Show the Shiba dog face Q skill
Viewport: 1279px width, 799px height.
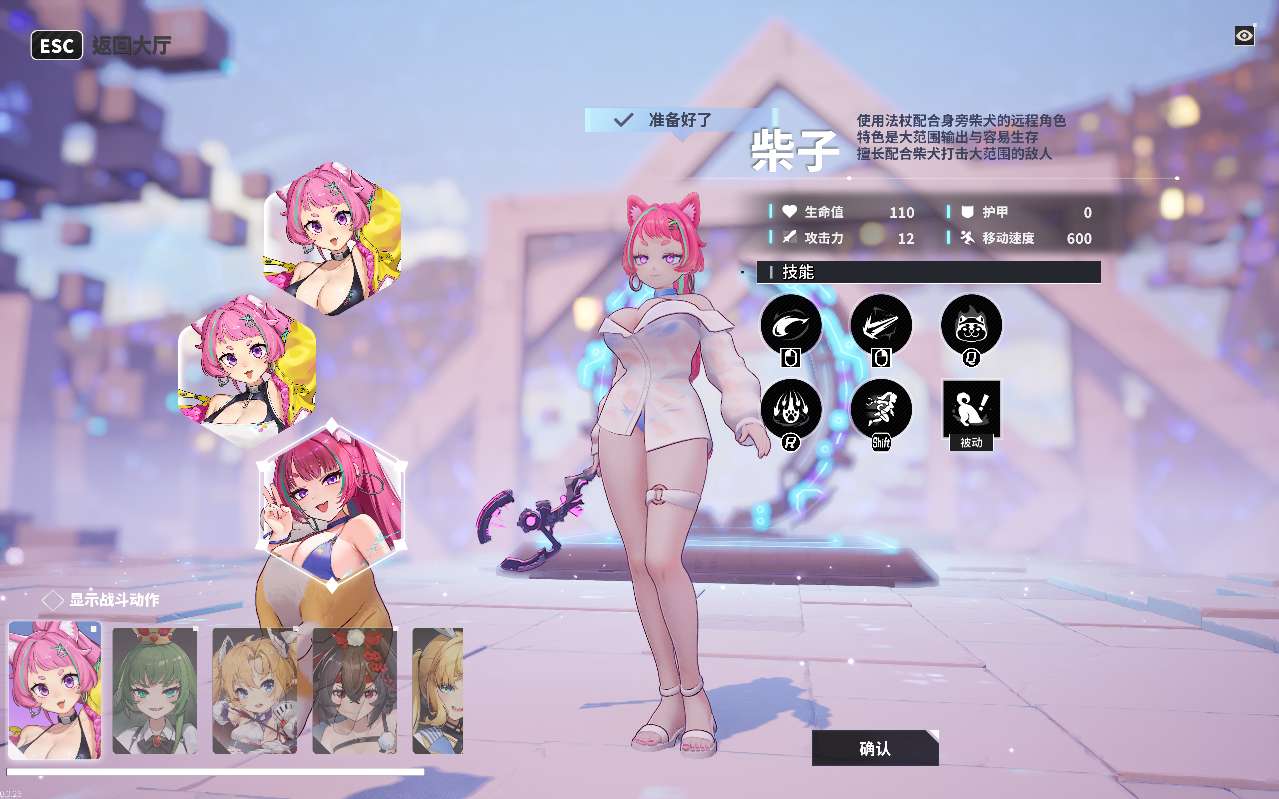coord(971,325)
